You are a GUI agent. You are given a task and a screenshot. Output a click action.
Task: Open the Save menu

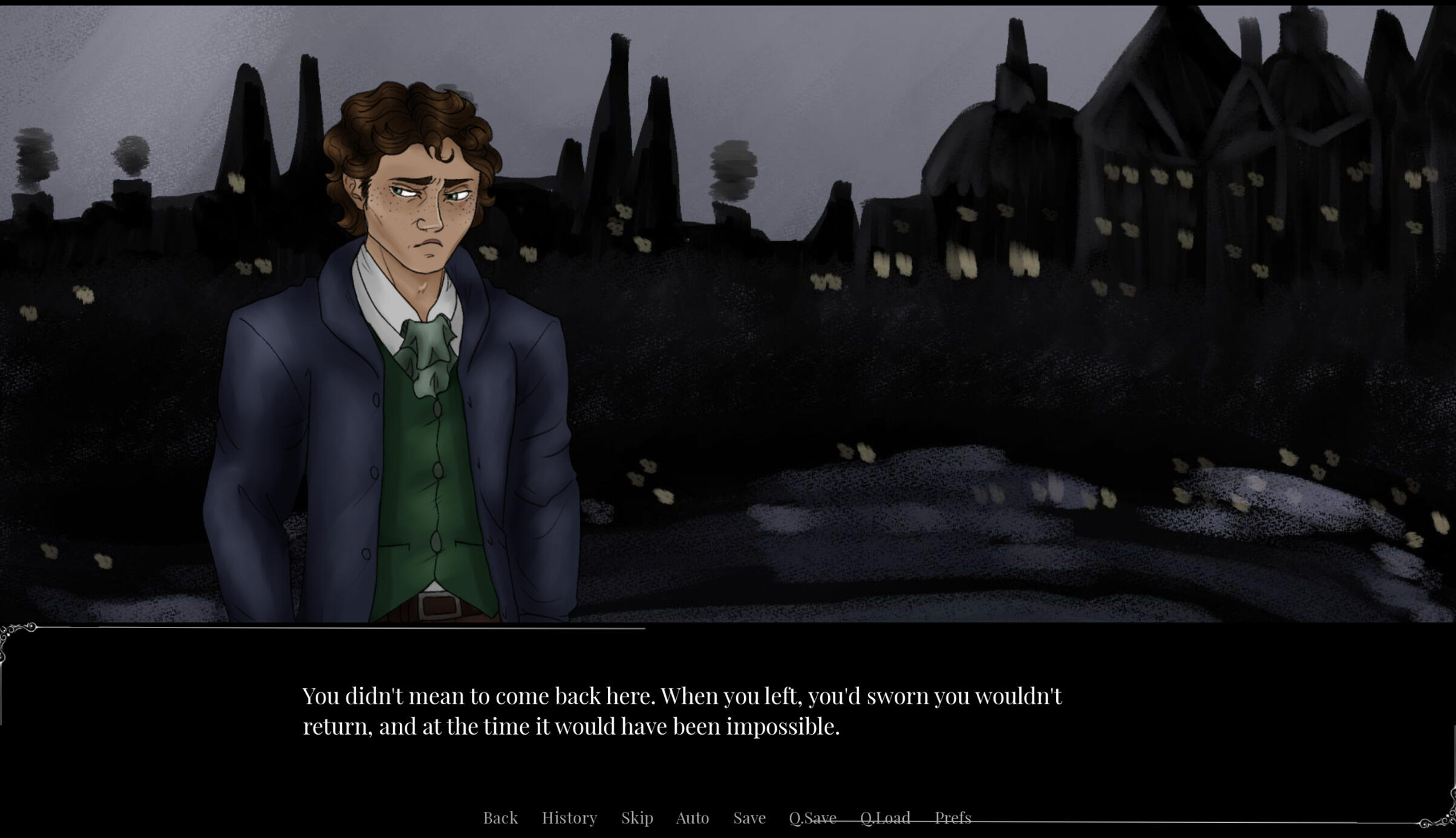click(x=749, y=817)
